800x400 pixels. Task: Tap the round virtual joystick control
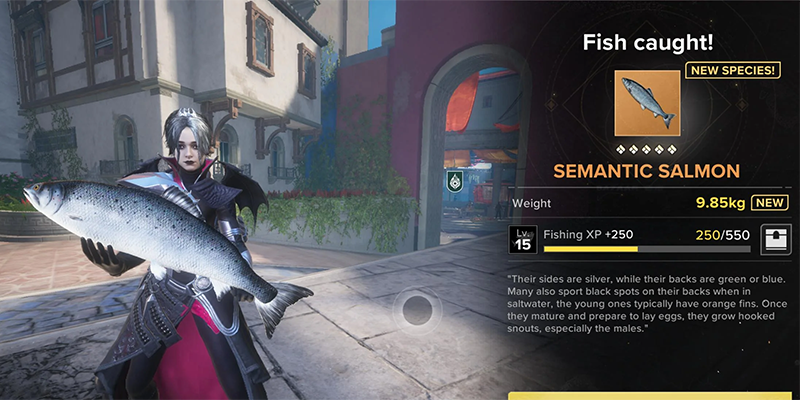[416, 312]
